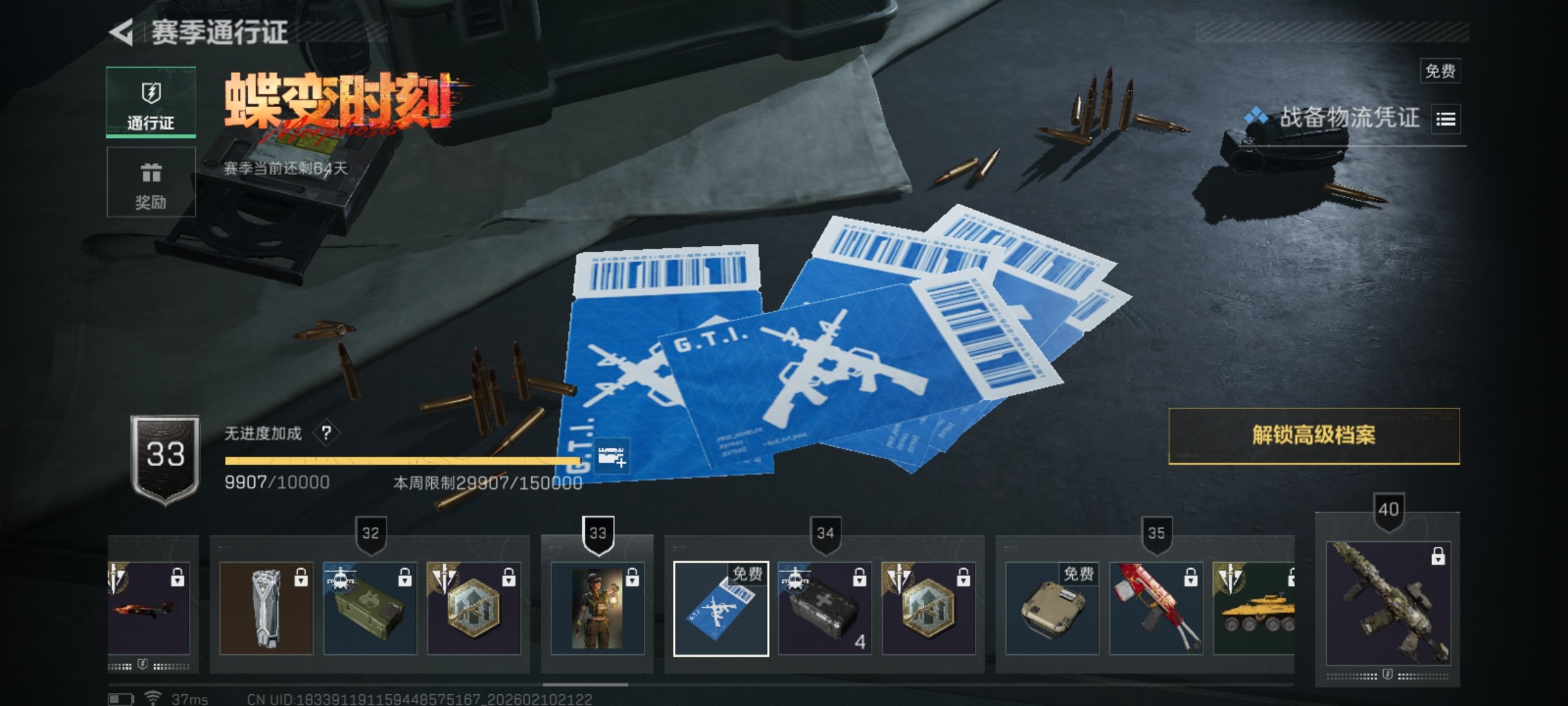This screenshot has height=706, width=1568.
Task: Choose the red weapon skin reward
Action: coord(1156,609)
